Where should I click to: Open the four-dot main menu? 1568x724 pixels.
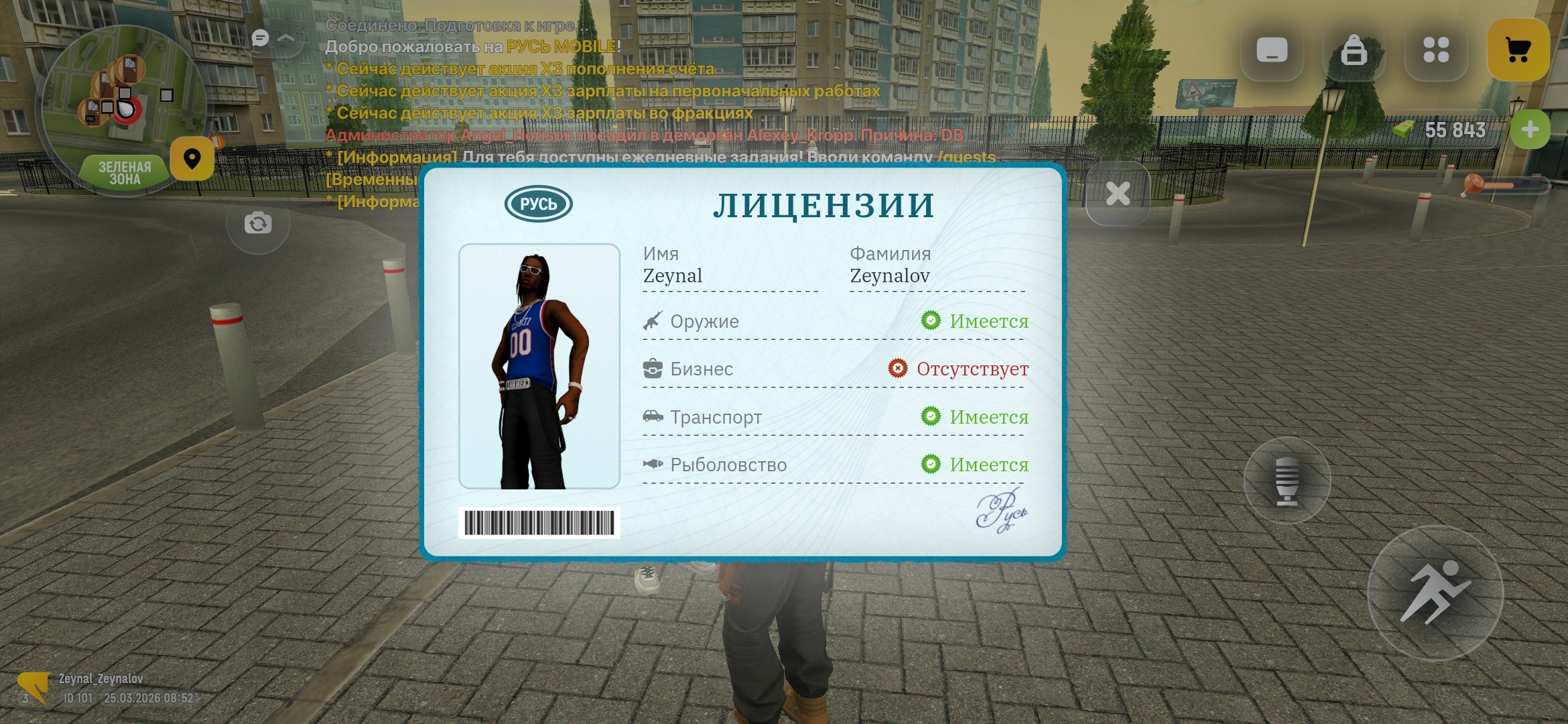(1436, 50)
